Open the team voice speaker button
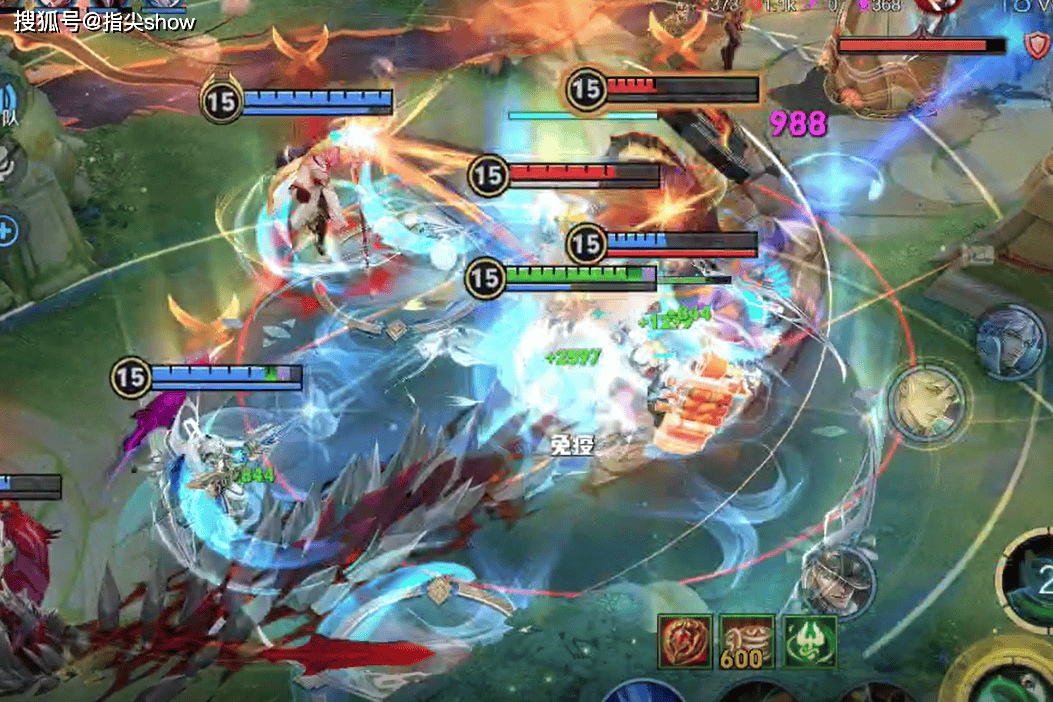 (x=8, y=102)
